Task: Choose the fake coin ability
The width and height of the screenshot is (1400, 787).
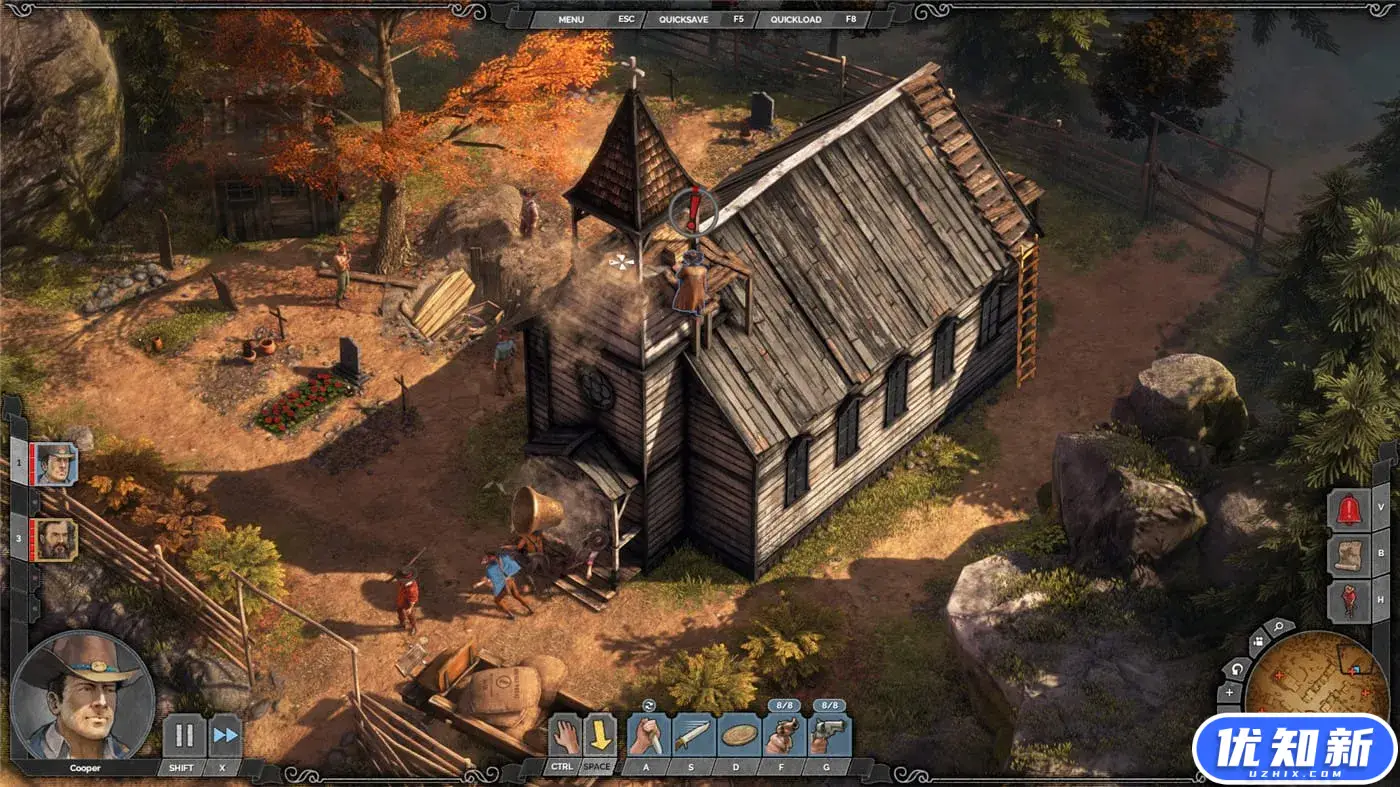Action: (739, 736)
